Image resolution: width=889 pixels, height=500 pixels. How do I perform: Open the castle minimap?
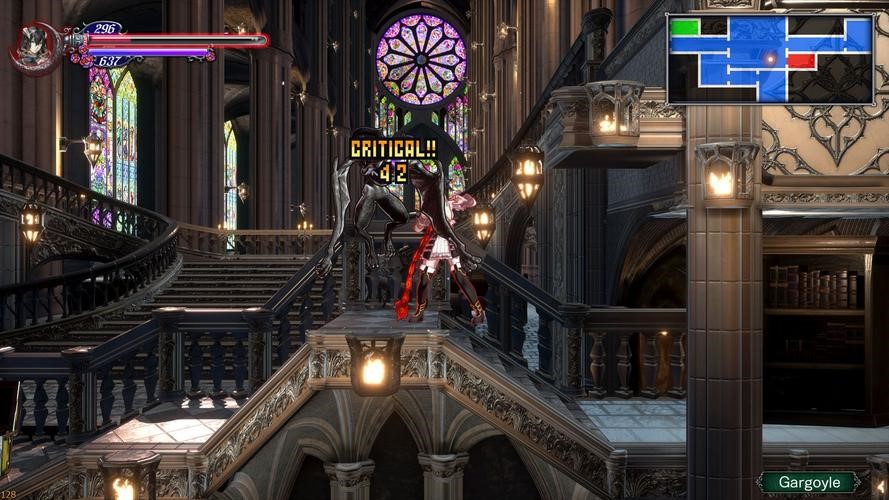769,58
